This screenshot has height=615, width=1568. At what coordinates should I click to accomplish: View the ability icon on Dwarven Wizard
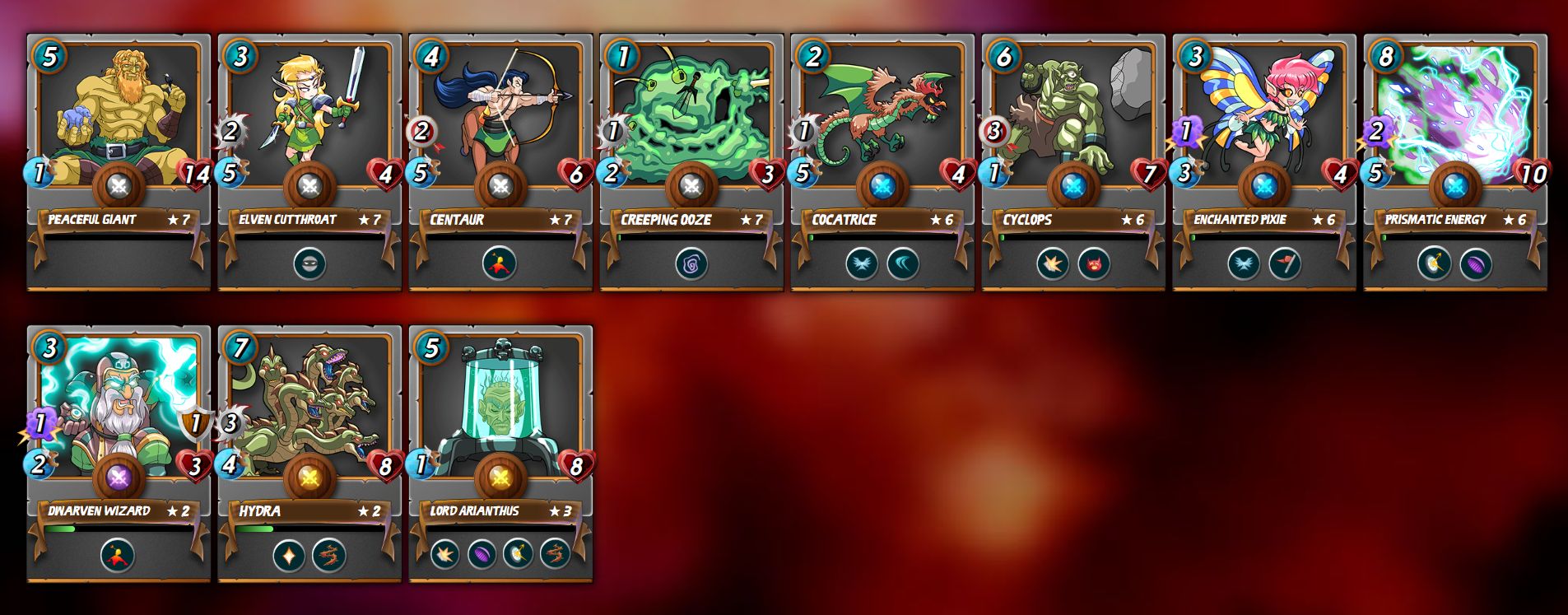118,556
